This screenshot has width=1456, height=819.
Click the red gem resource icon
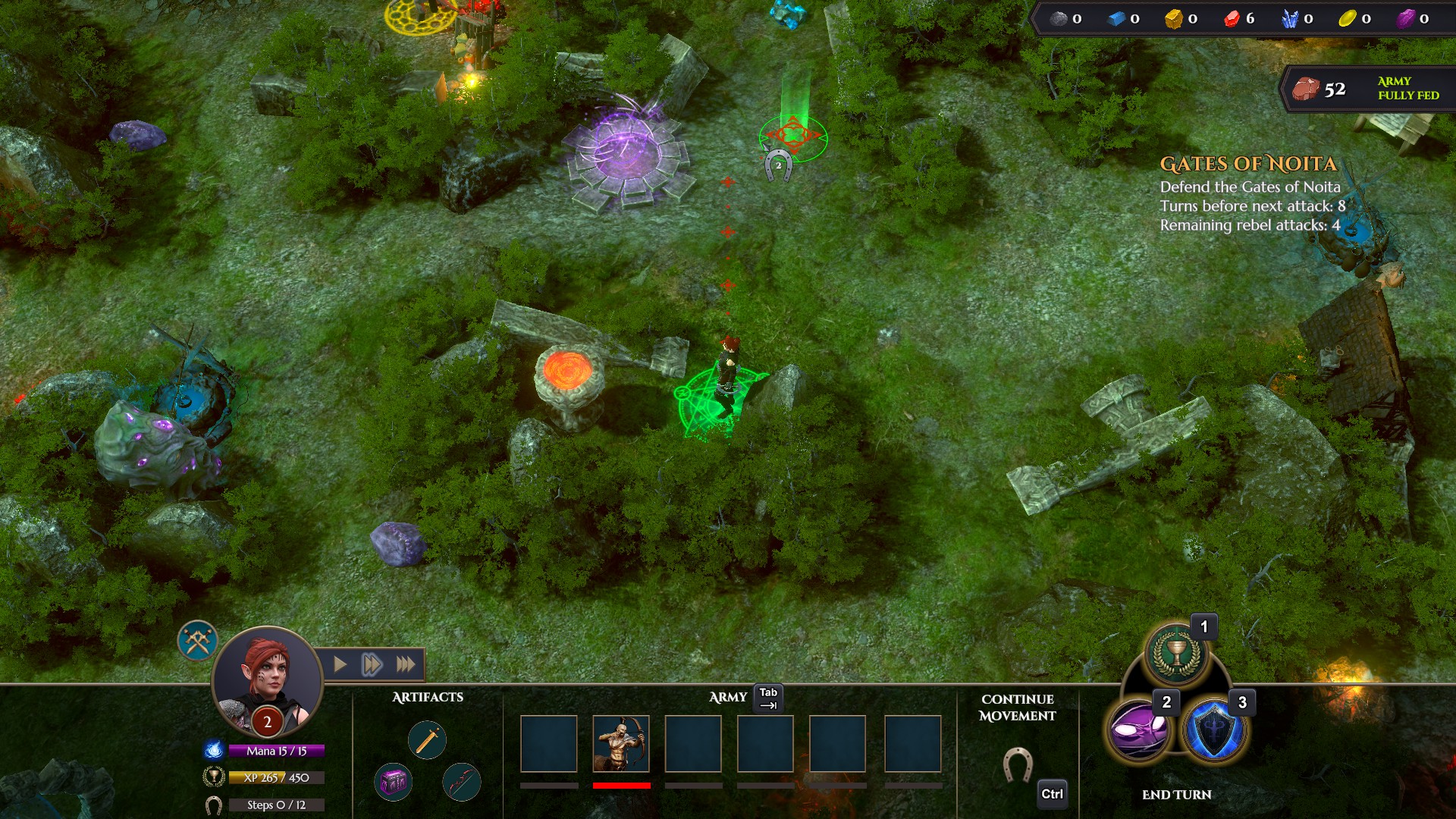1232,19
